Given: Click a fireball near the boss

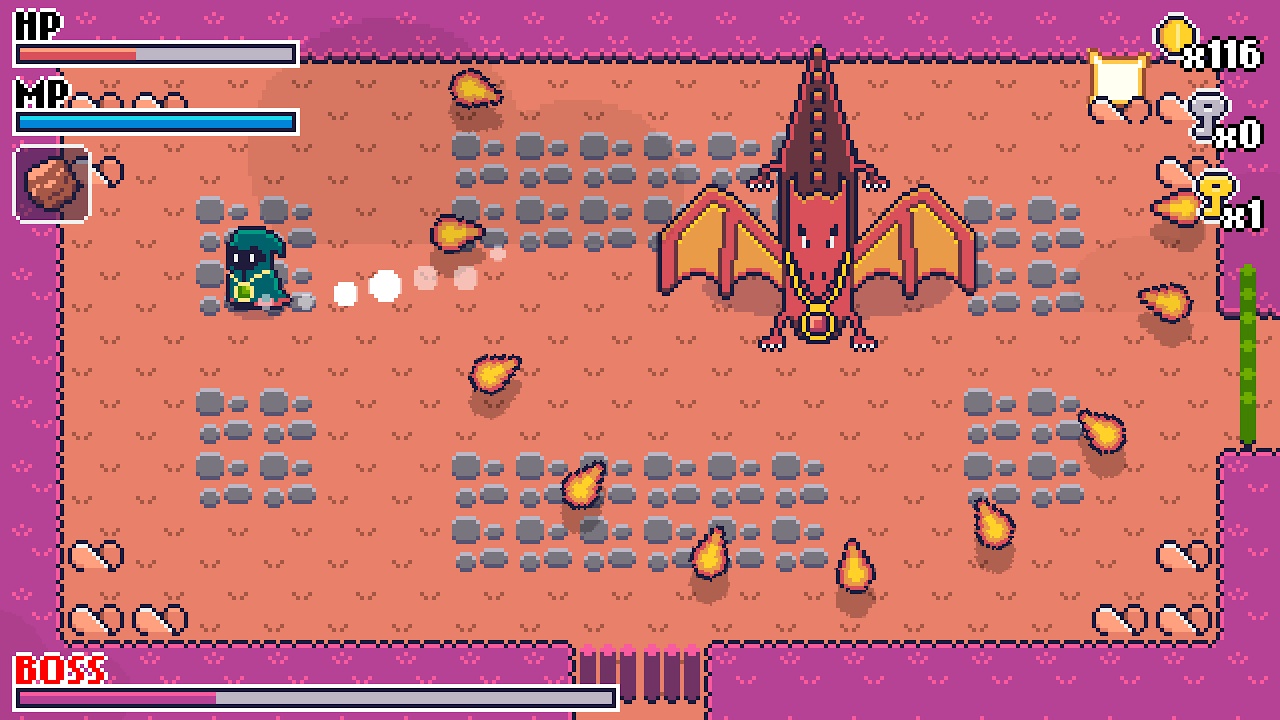Looking at the screenshot, I should pos(855,565).
